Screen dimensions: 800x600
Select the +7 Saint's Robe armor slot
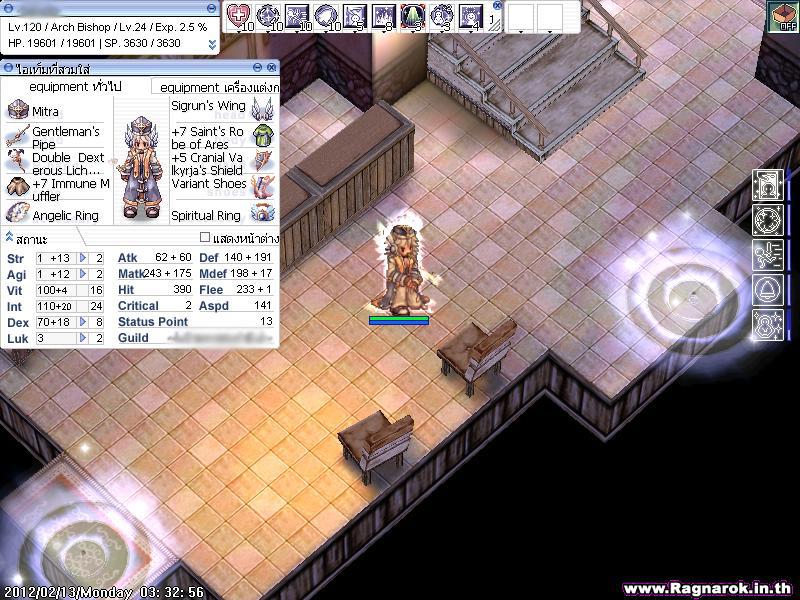coord(262,136)
